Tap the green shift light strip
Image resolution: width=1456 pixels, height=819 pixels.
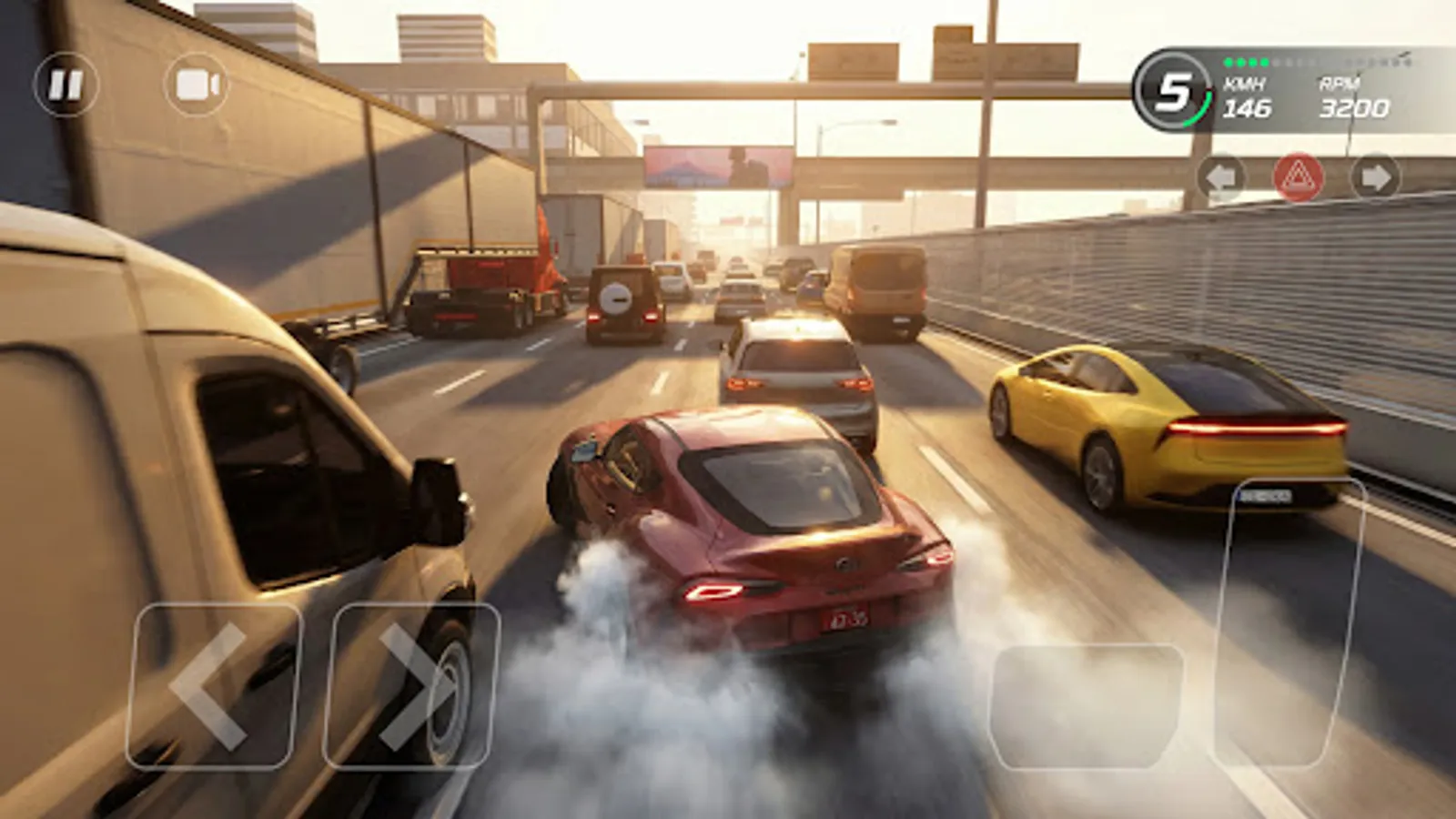(x=1247, y=64)
